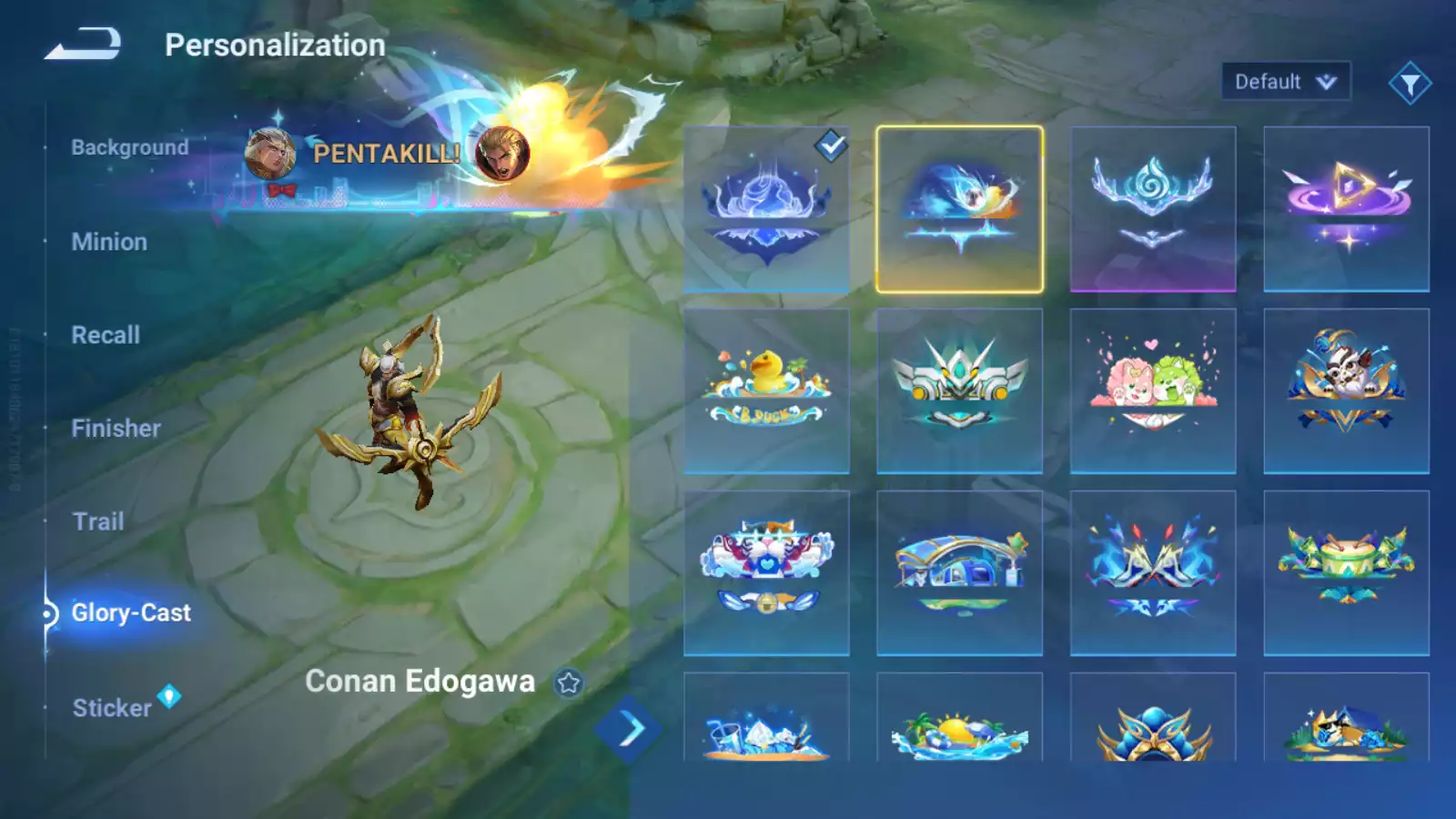Viewport: 1456px width, 819px height.
Task: Select the equipped glory-cast with checkmark
Action: coord(766,209)
